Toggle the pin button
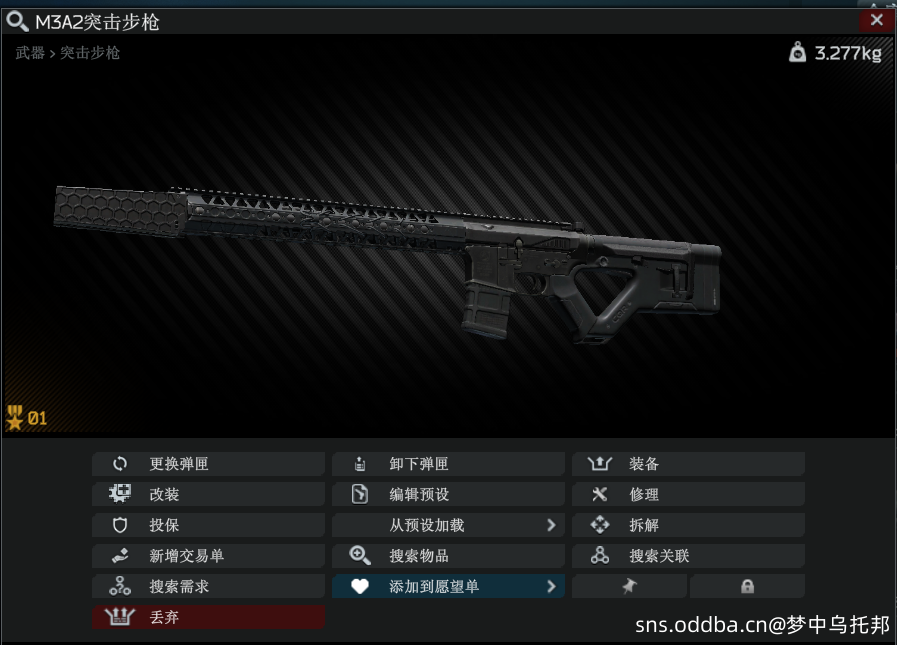Viewport: 897px width, 645px height. [x=629, y=587]
